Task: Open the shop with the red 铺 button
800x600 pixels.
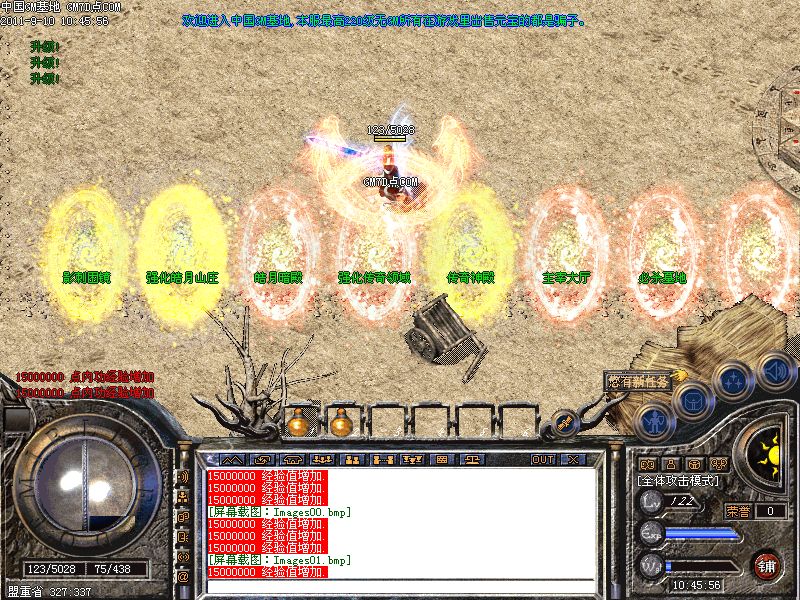Action: pos(768,565)
